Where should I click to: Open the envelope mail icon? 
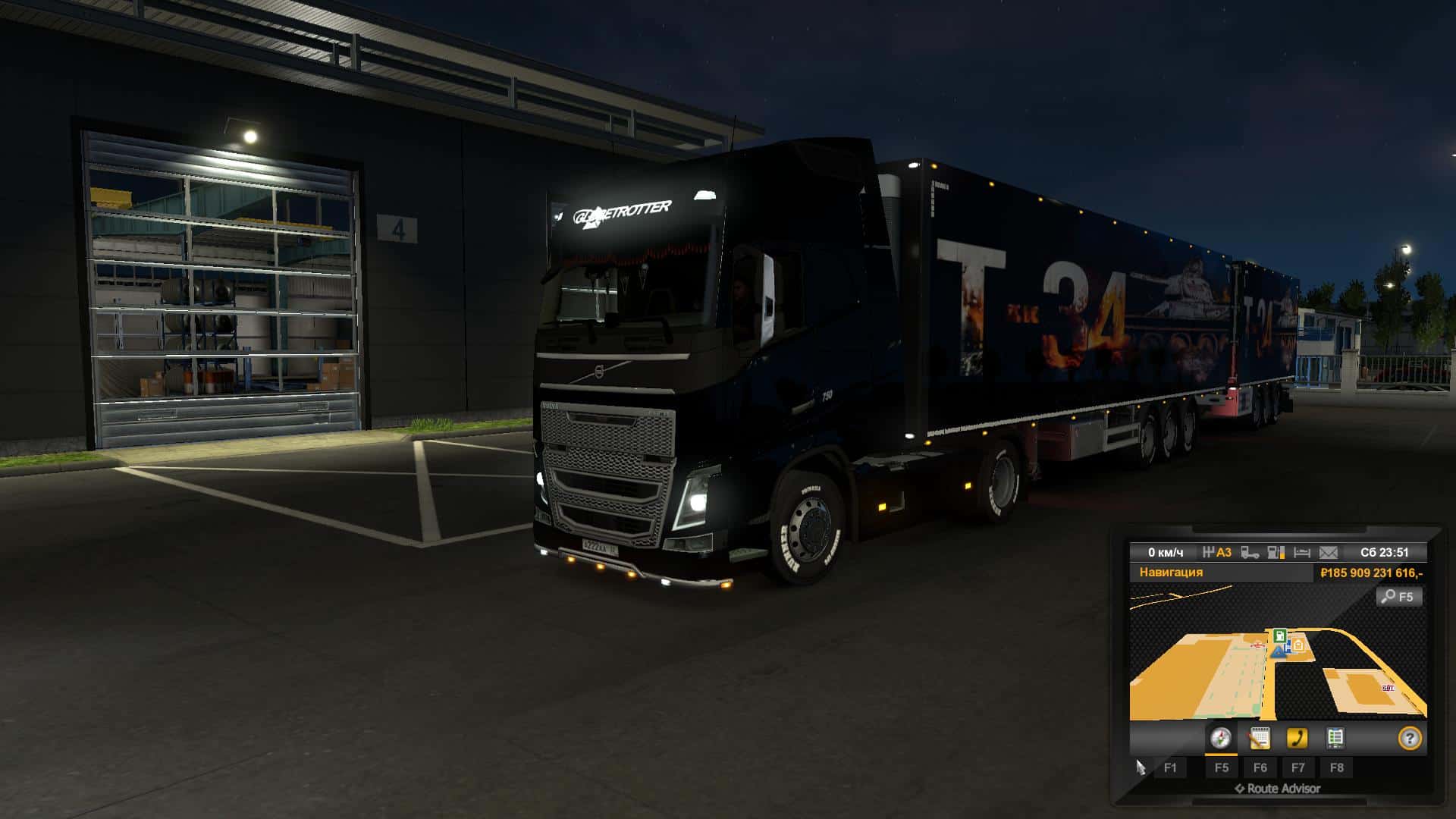click(1329, 553)
